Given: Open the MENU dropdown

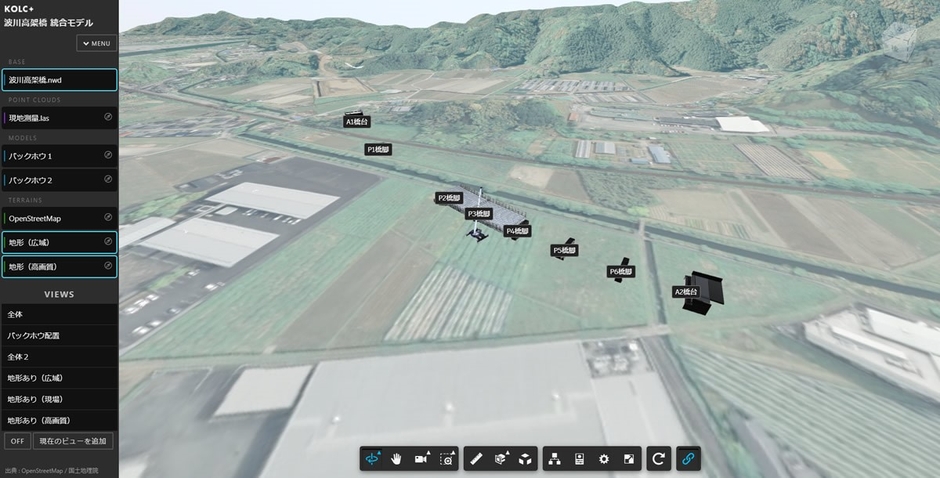Looking at the screenshot, I should (x=97, y=44).
